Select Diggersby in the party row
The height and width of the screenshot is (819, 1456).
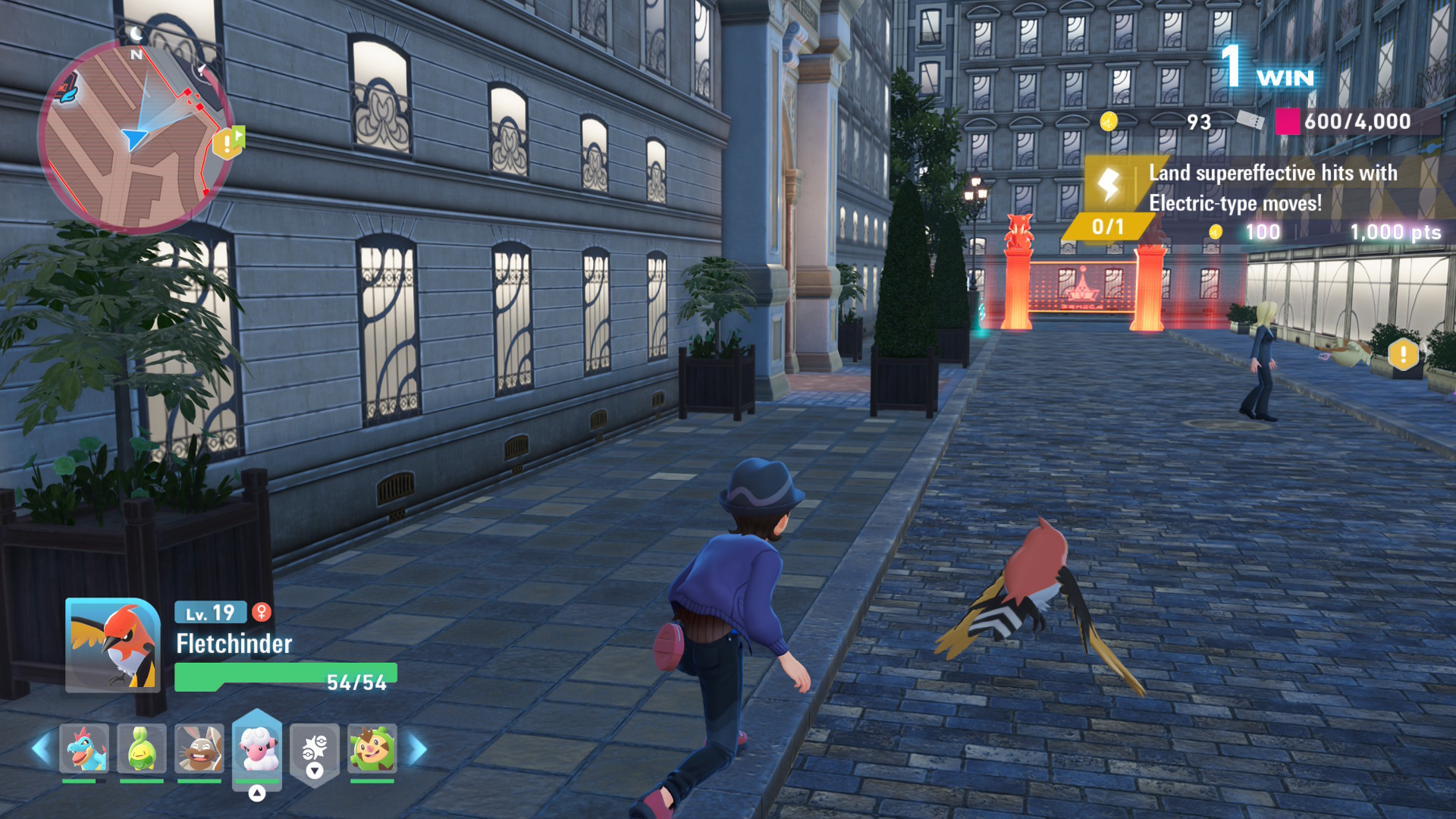tap(199, 748)
